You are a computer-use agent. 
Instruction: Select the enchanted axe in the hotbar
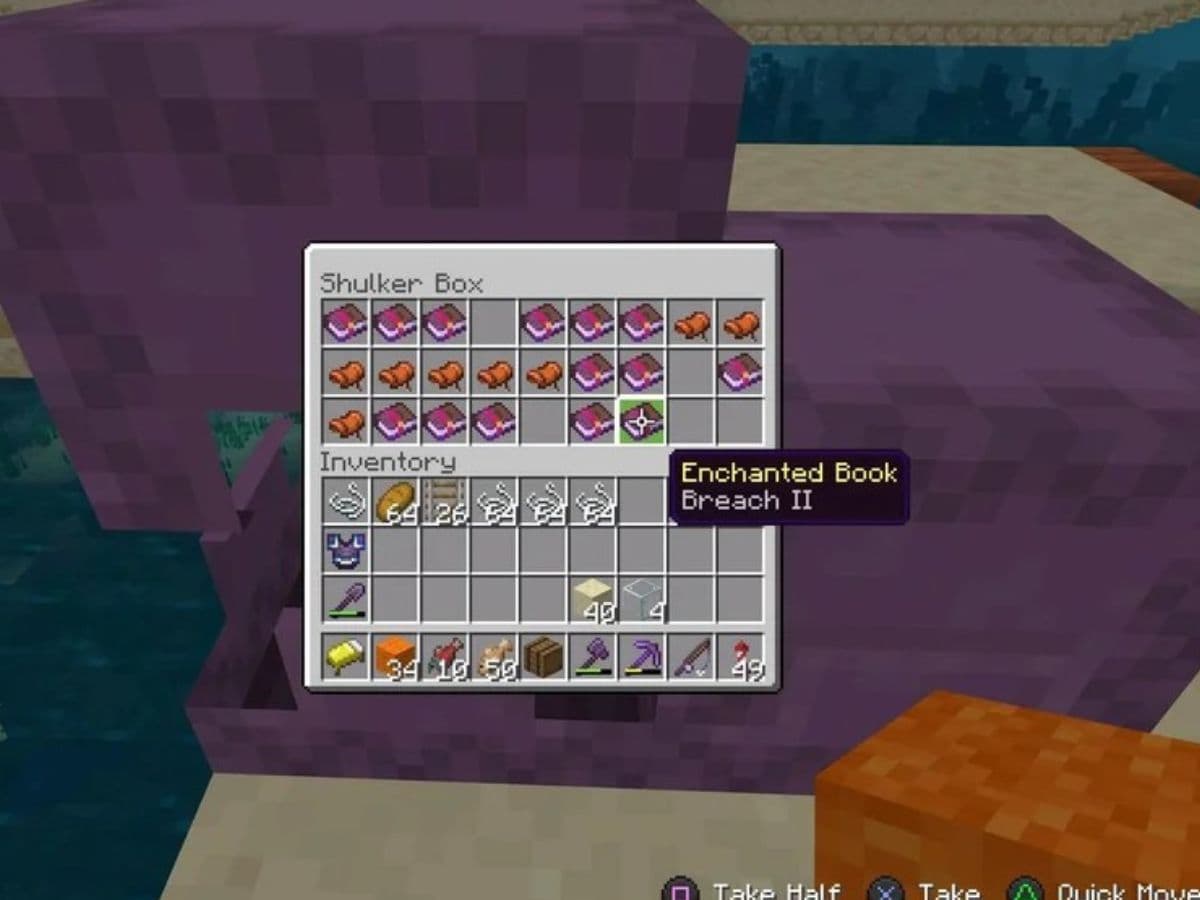tap(593, 657)
